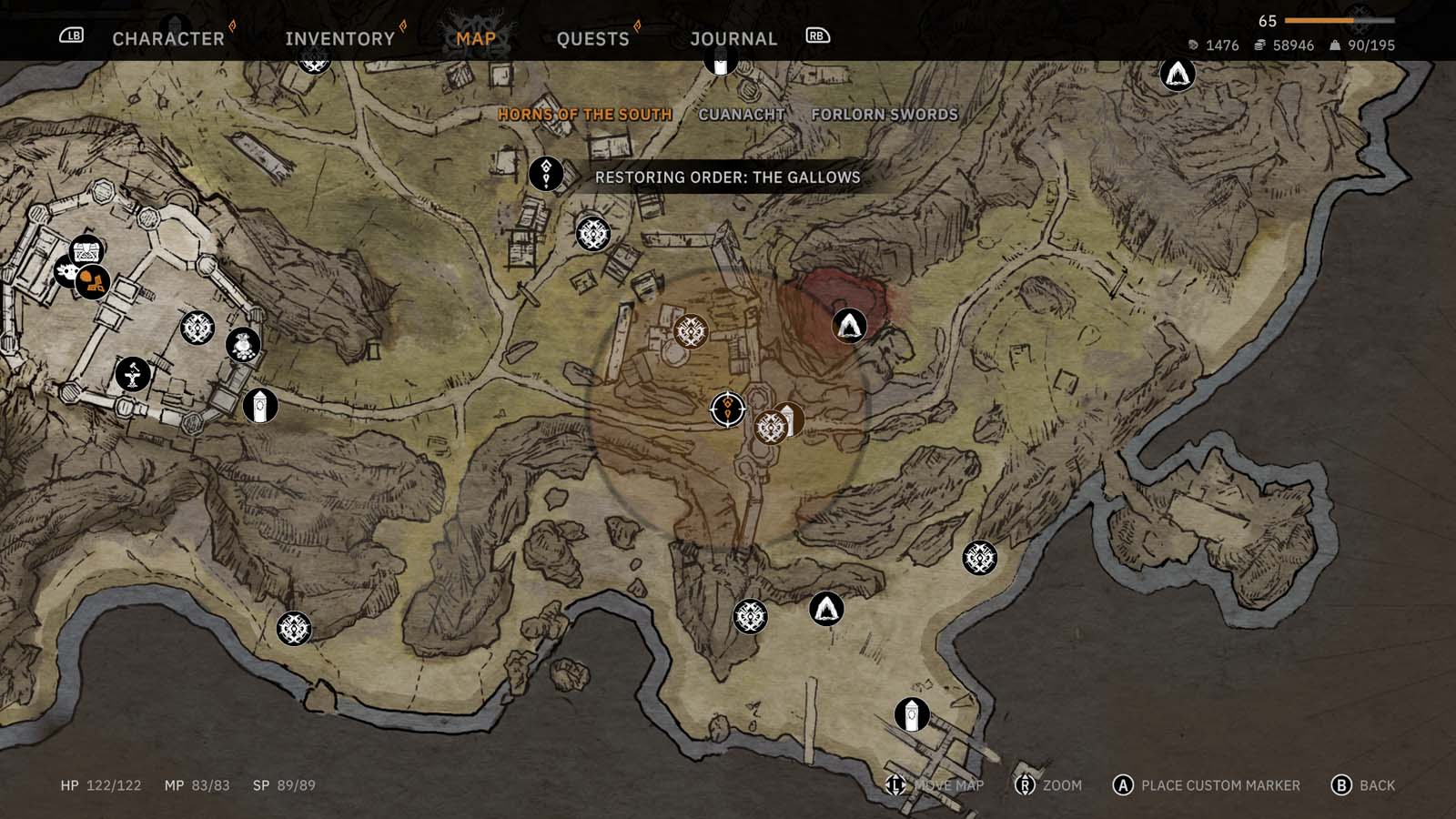
Task: Click the monster head map marker
Action: (x=67, y=273)
